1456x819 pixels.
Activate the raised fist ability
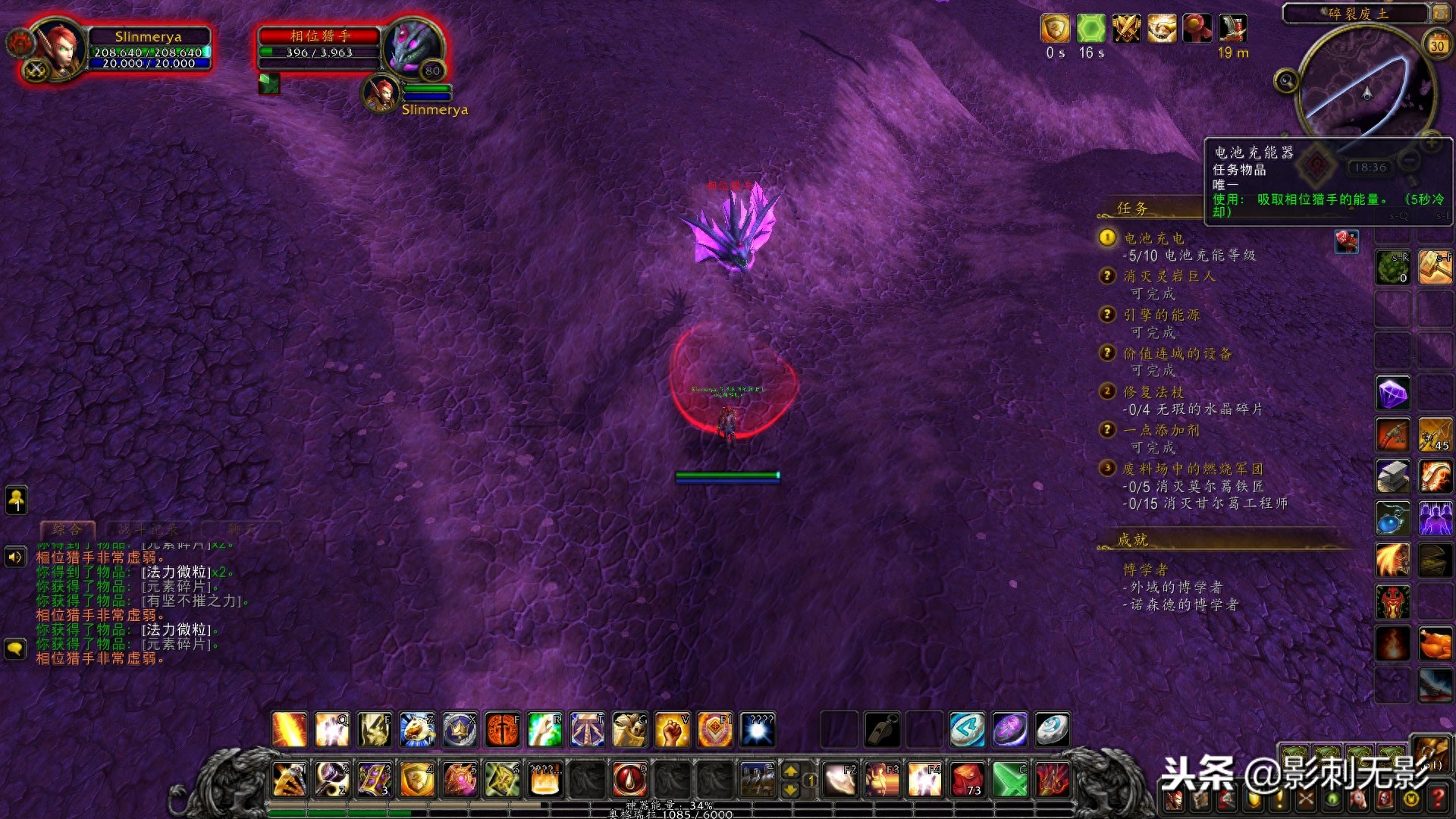pyautogui.click(x=672, y=730)
